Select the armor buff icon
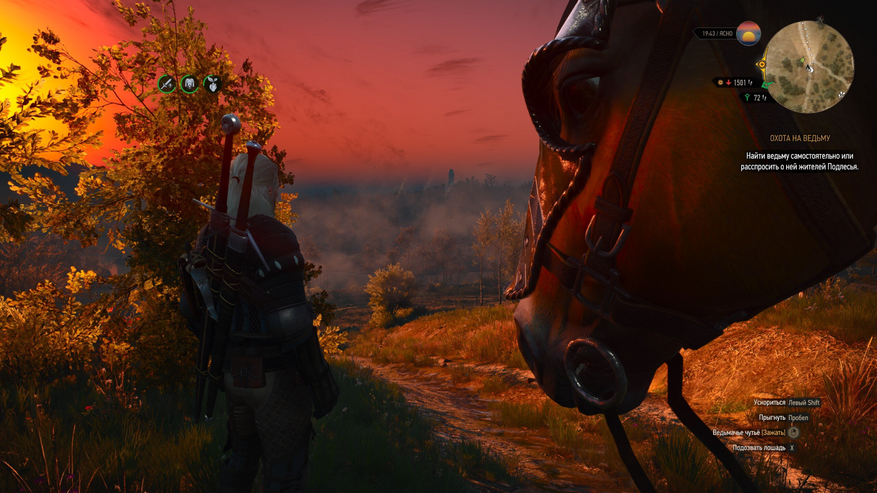The height and width of the screenshot is (493, 877). [x=189, y=84]
